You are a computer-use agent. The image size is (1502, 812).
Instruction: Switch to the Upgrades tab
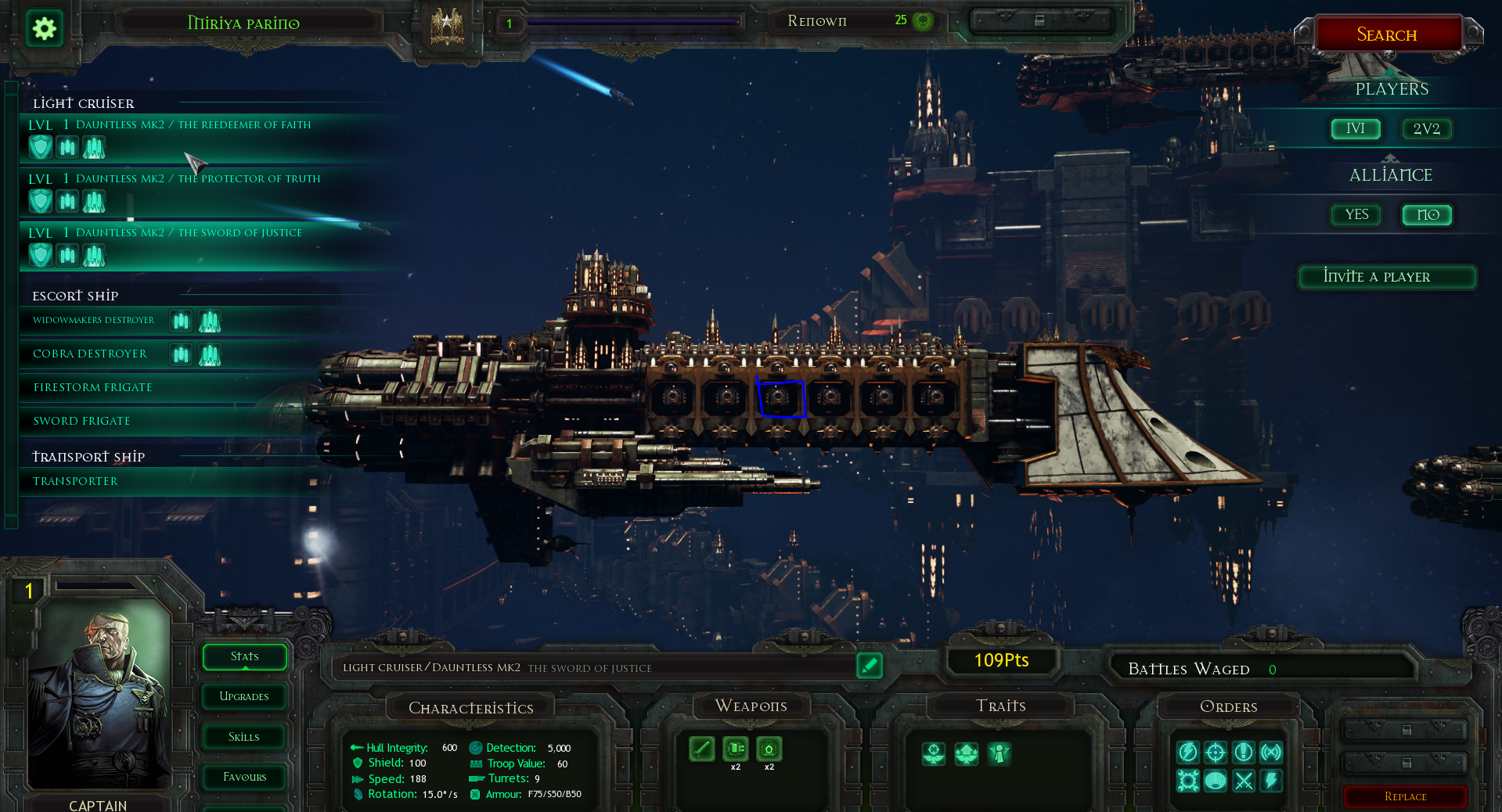[x=244, y=697]
